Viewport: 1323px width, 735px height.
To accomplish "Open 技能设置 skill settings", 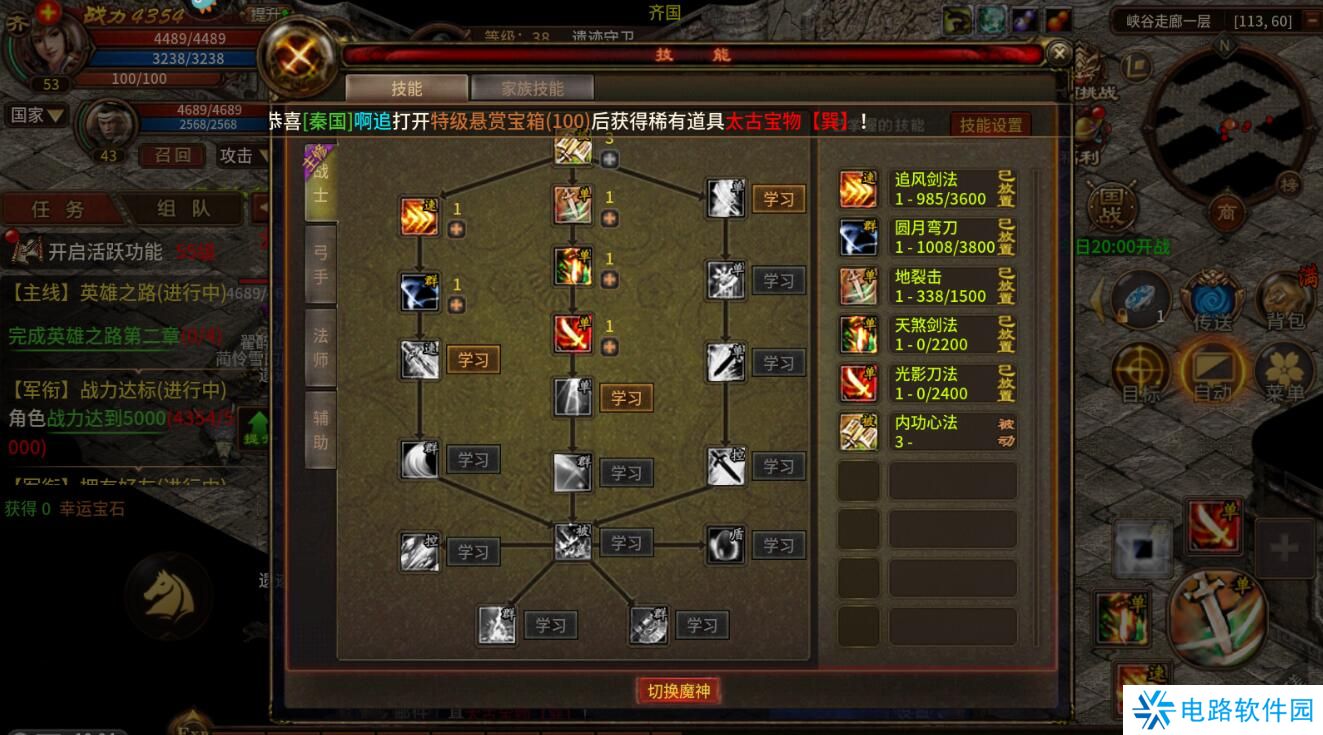I will [x=989, y=124].
